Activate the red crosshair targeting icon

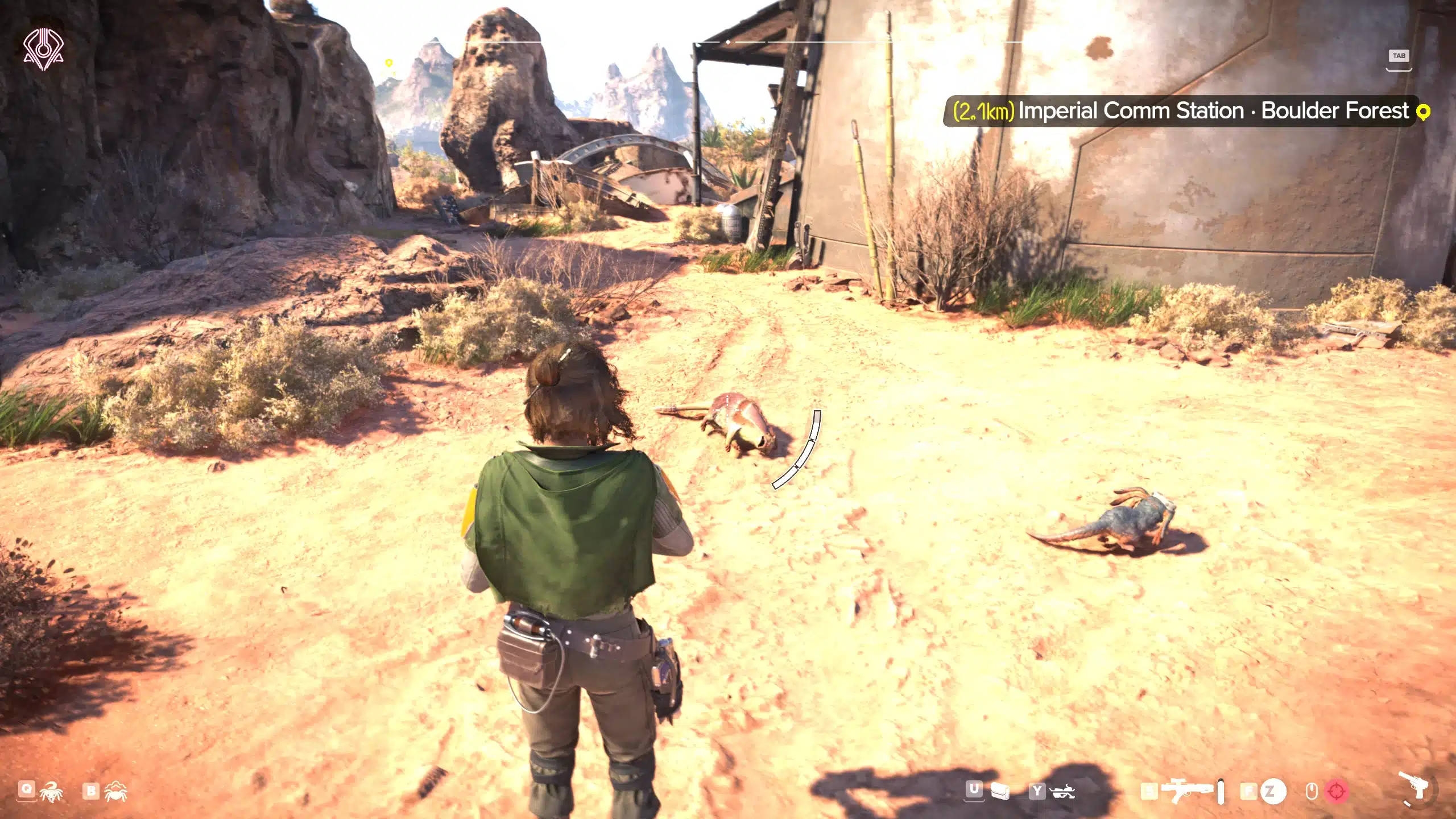click(x=1337, y=791)
